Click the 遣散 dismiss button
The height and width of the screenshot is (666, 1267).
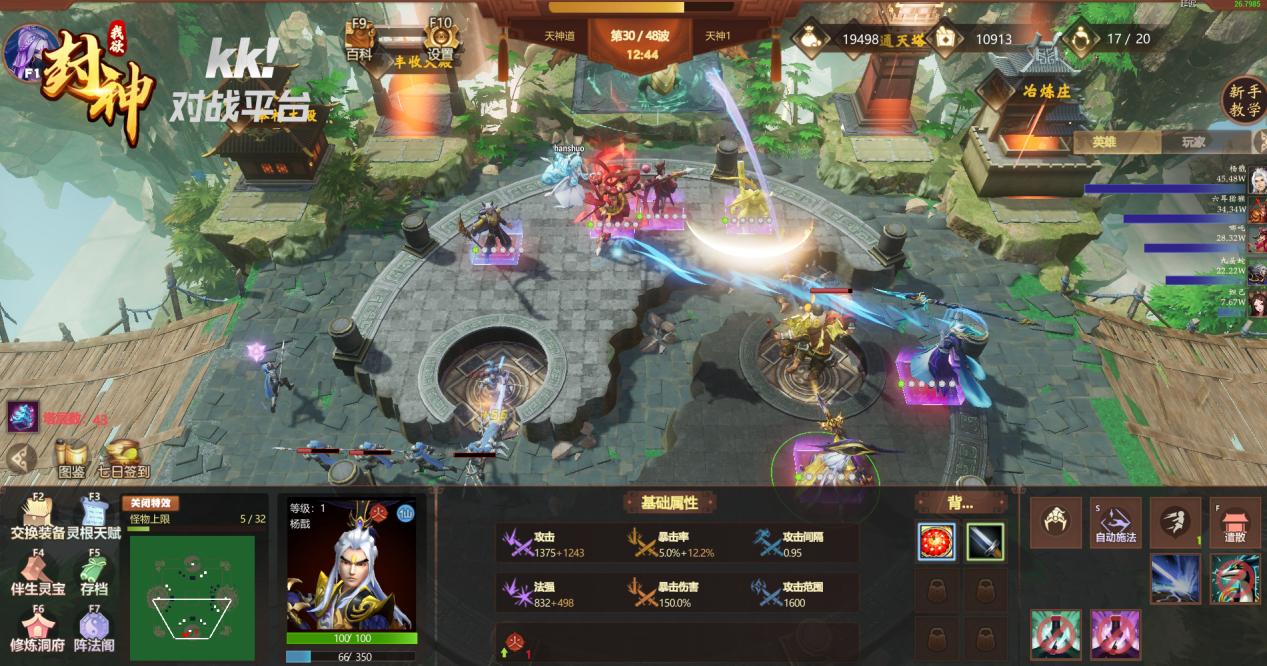1235,523
